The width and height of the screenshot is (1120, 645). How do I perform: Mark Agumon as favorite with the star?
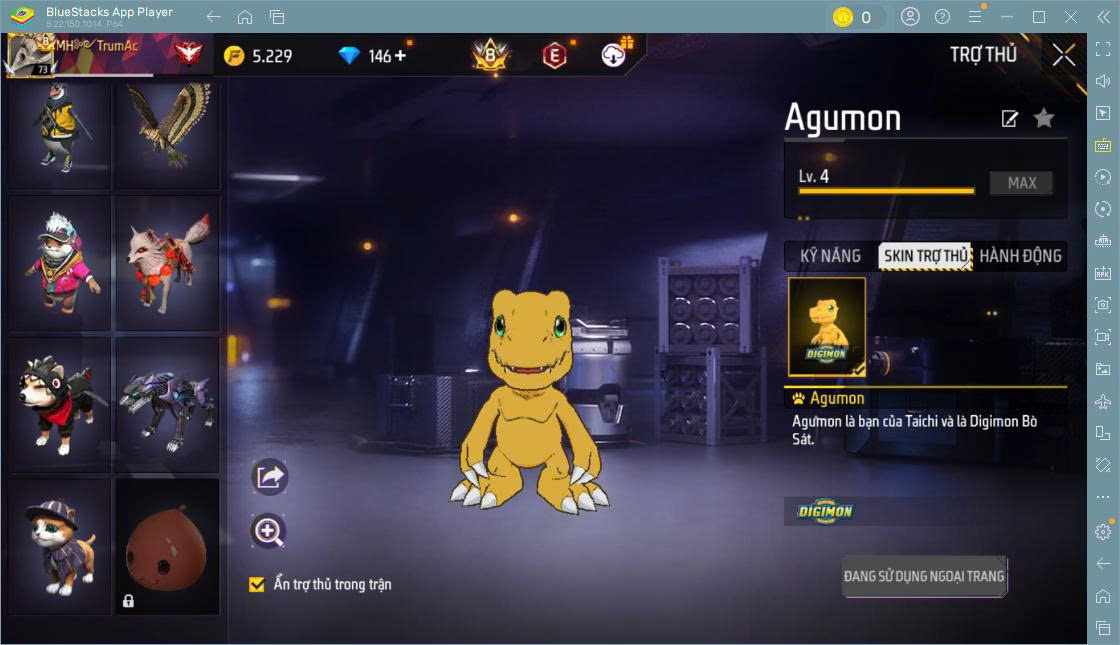pos(1044,119)
